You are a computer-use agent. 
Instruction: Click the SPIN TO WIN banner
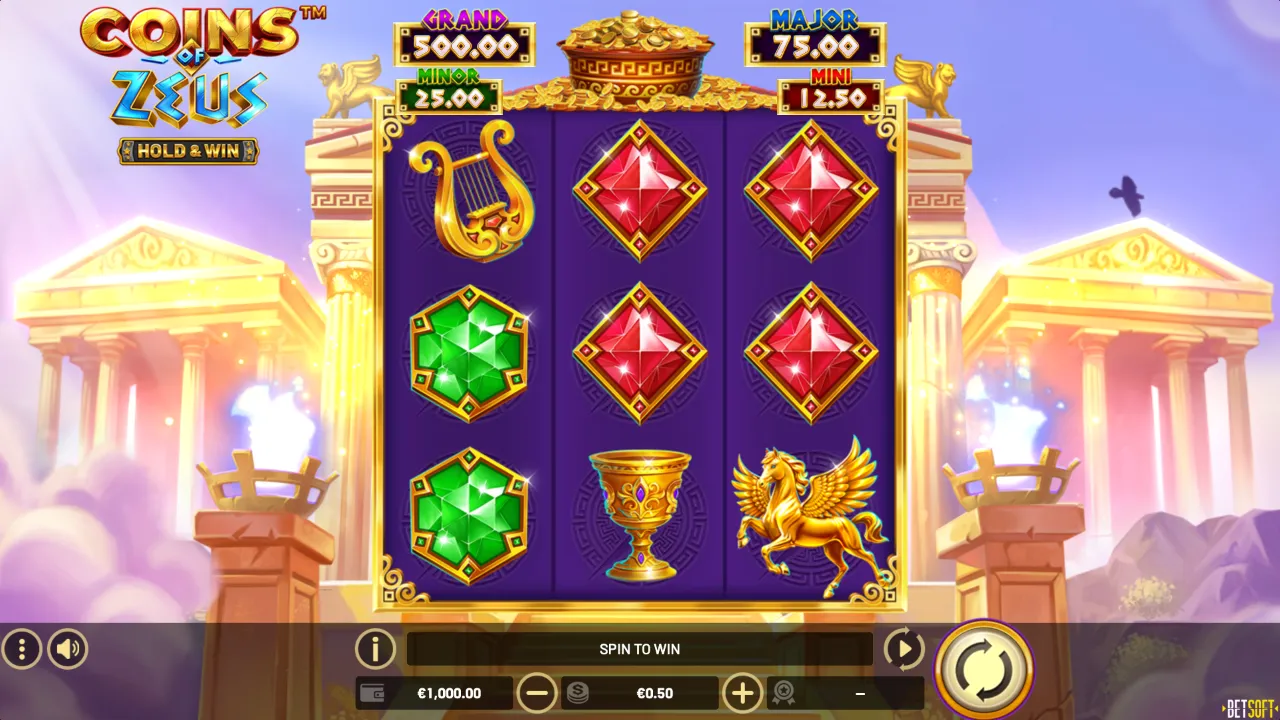pyautogui.click(x=640, y=649)
